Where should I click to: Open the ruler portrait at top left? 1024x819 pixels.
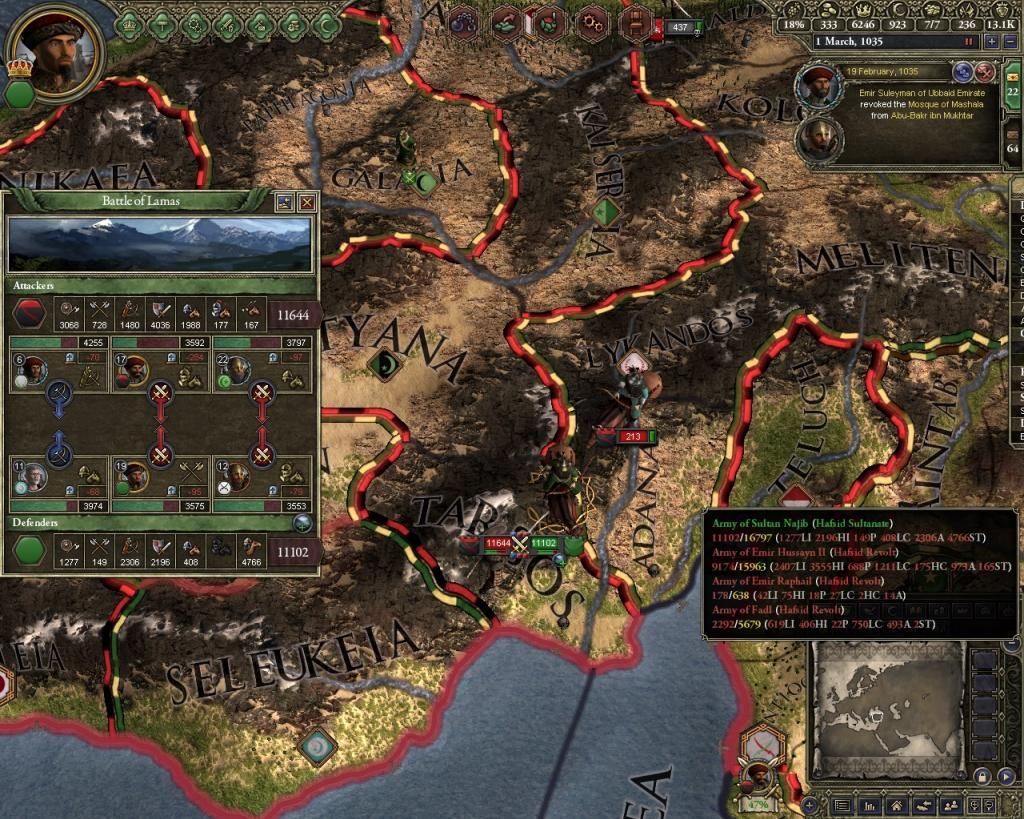tap(55, 49)
